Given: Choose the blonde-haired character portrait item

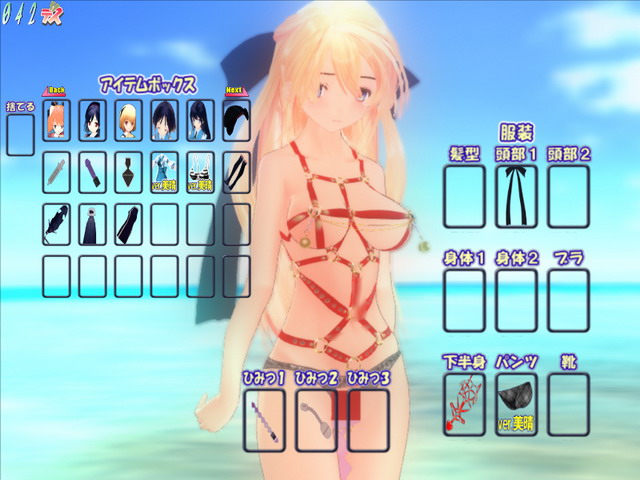Looking at the screenshot, I should coord(128,120).
